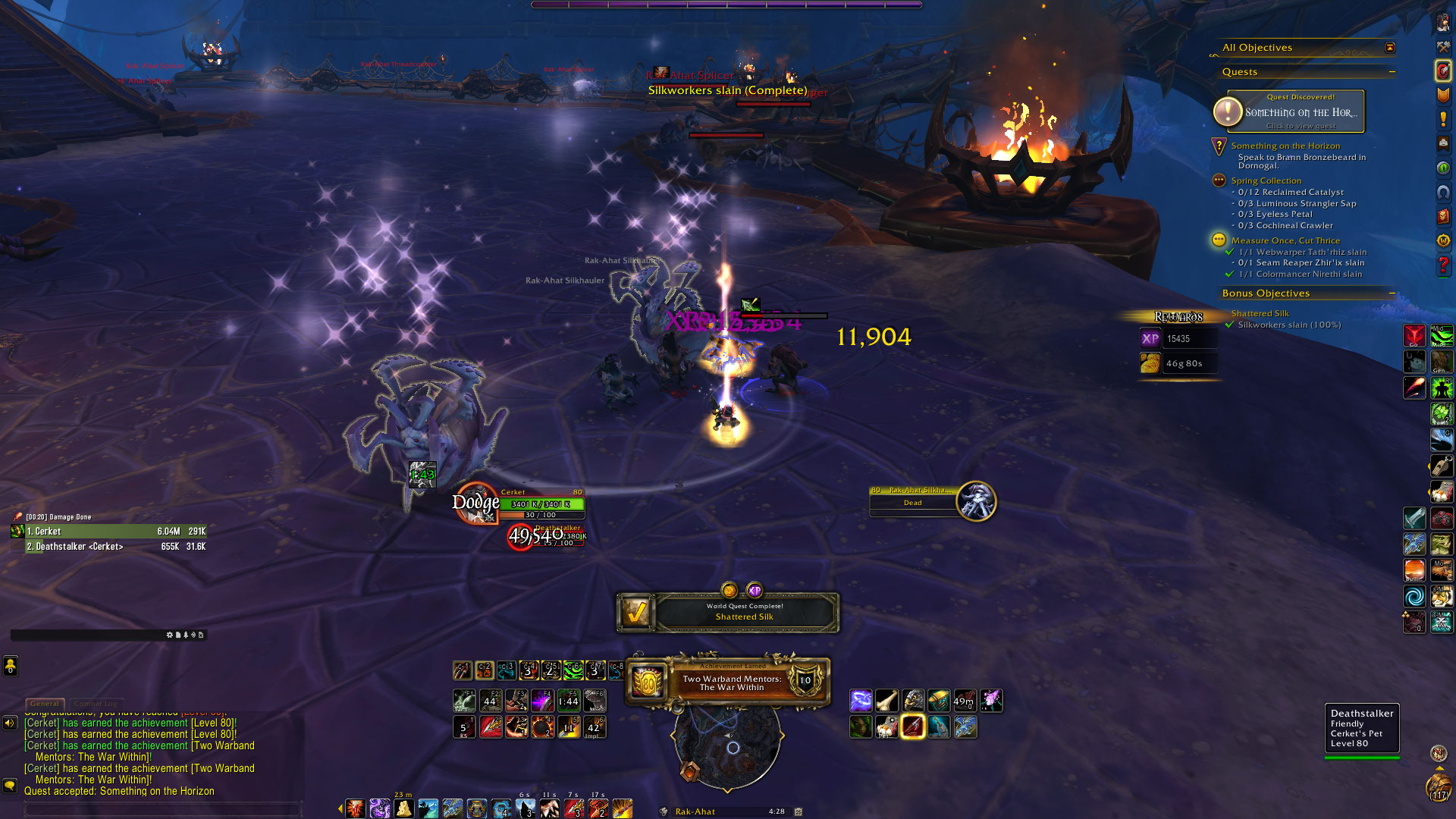Minimize the Quests section header
The width and height of the screenshot is (1456, 819).
(x=1392, y=72)
